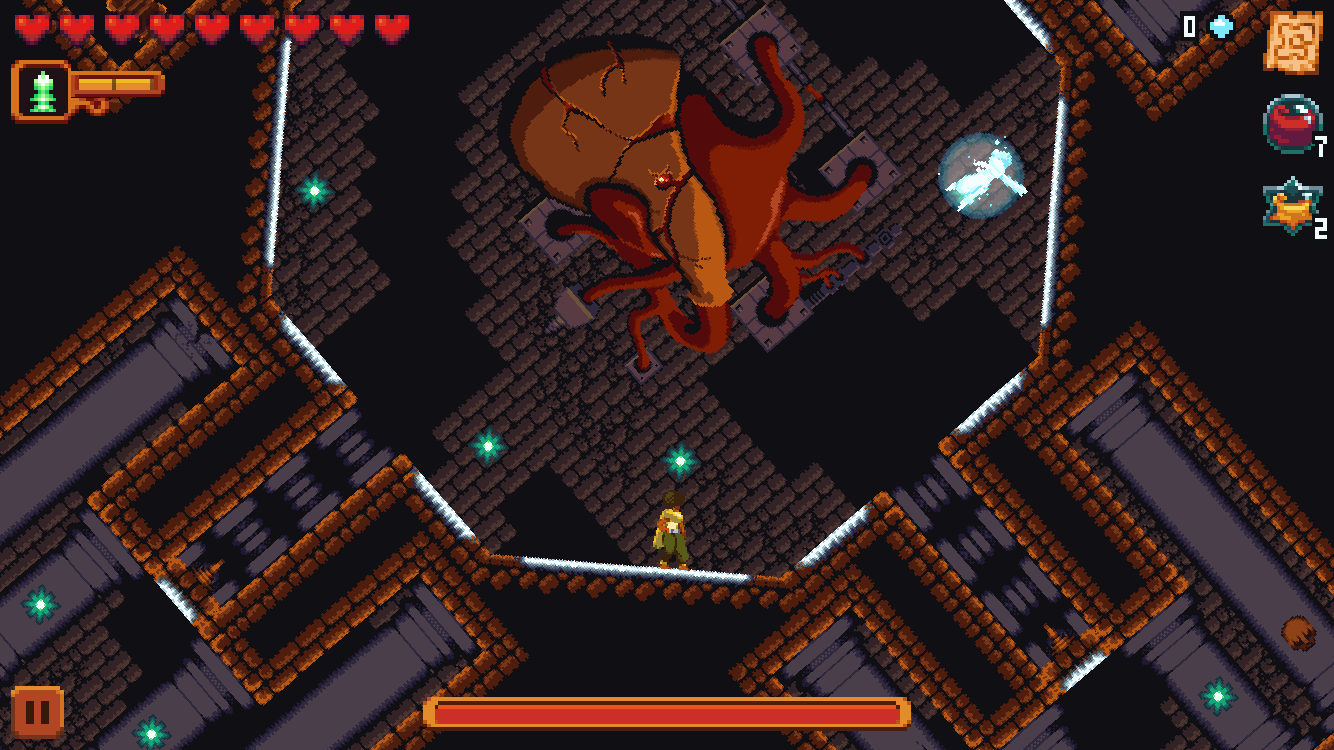Viewport: 1334px width, 750px height.
Task: Tap the green missile weapon icon
Action: pos(42,91)
